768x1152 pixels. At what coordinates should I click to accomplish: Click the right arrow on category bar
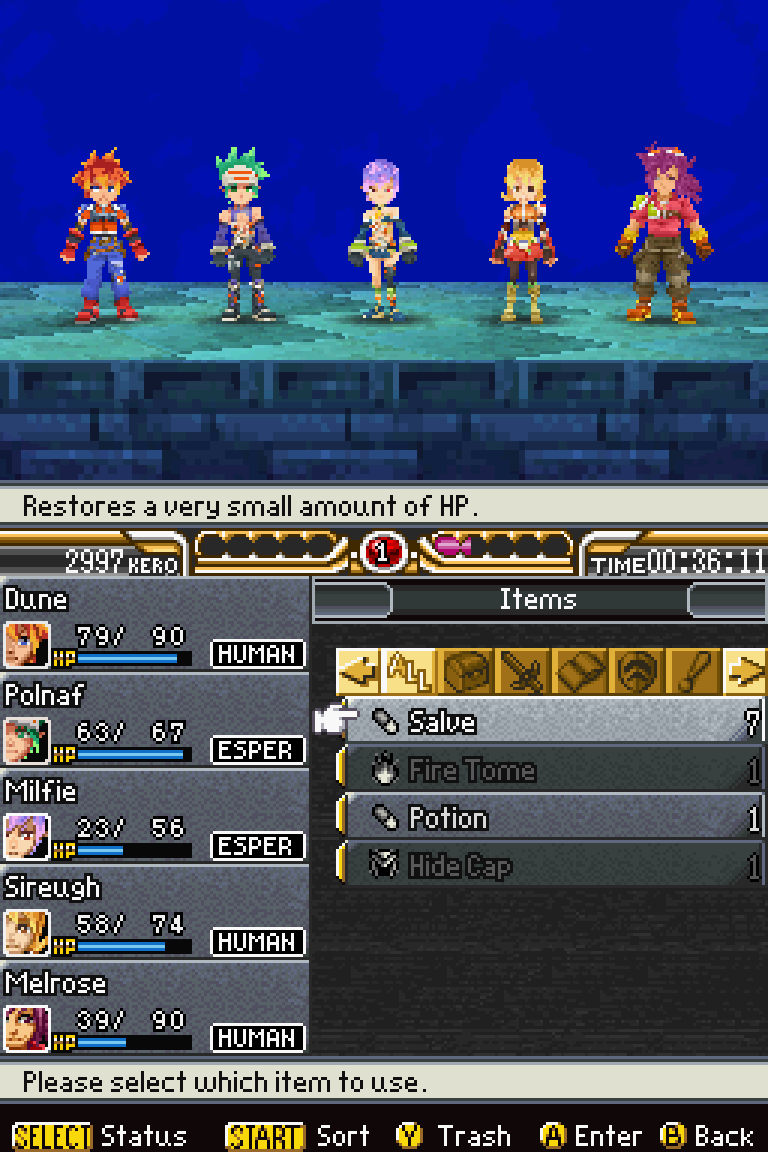(x=744, y=672)
